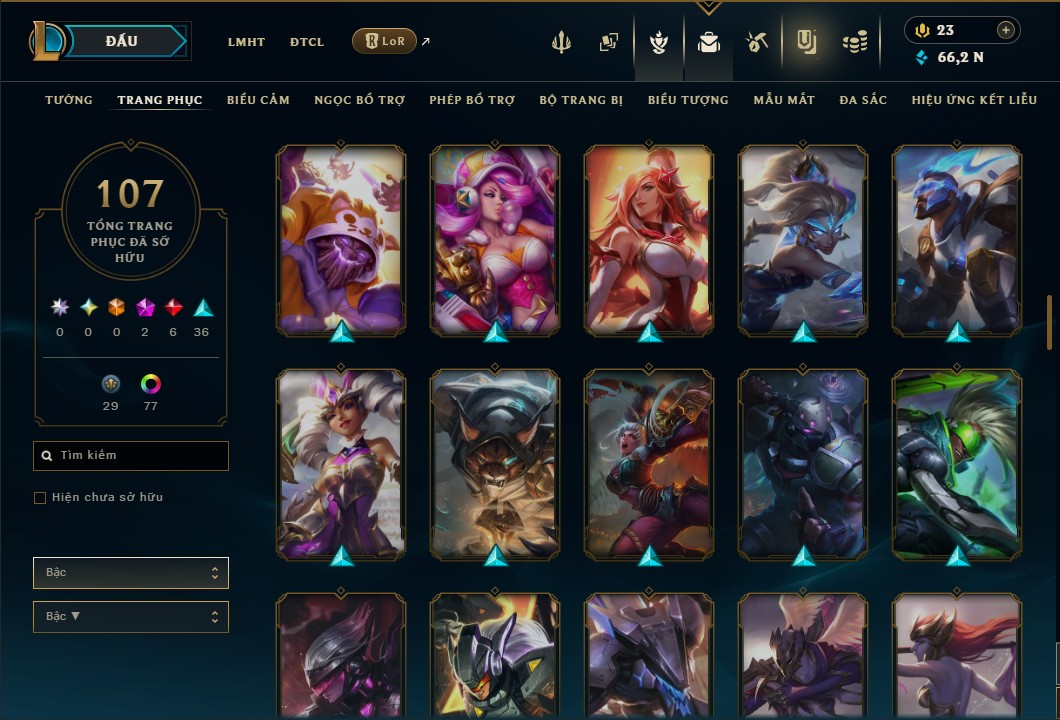
Task: Switch to the TƯỚNG tab
Action: coord(69,100)
